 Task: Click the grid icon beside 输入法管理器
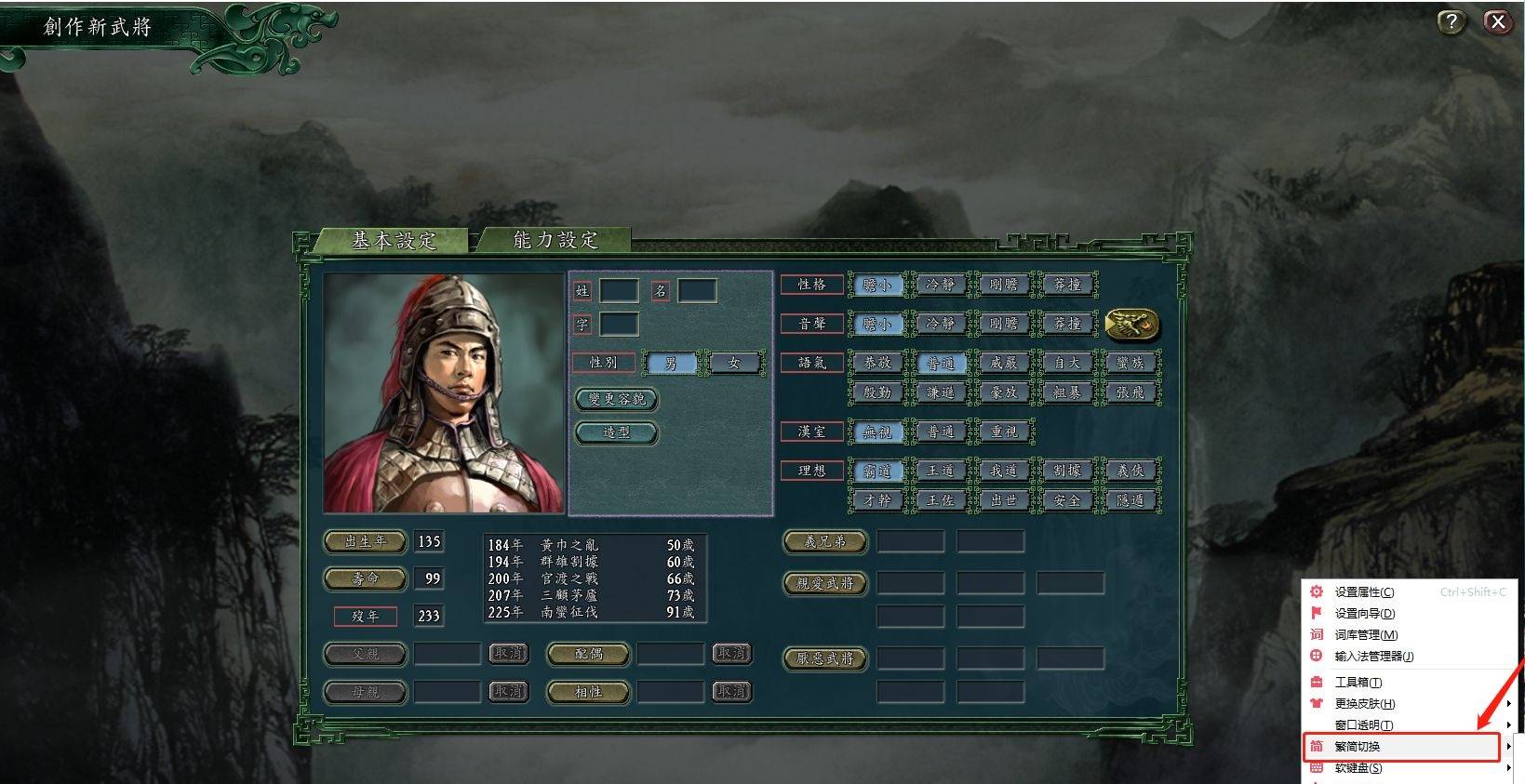click(1316, 656)
